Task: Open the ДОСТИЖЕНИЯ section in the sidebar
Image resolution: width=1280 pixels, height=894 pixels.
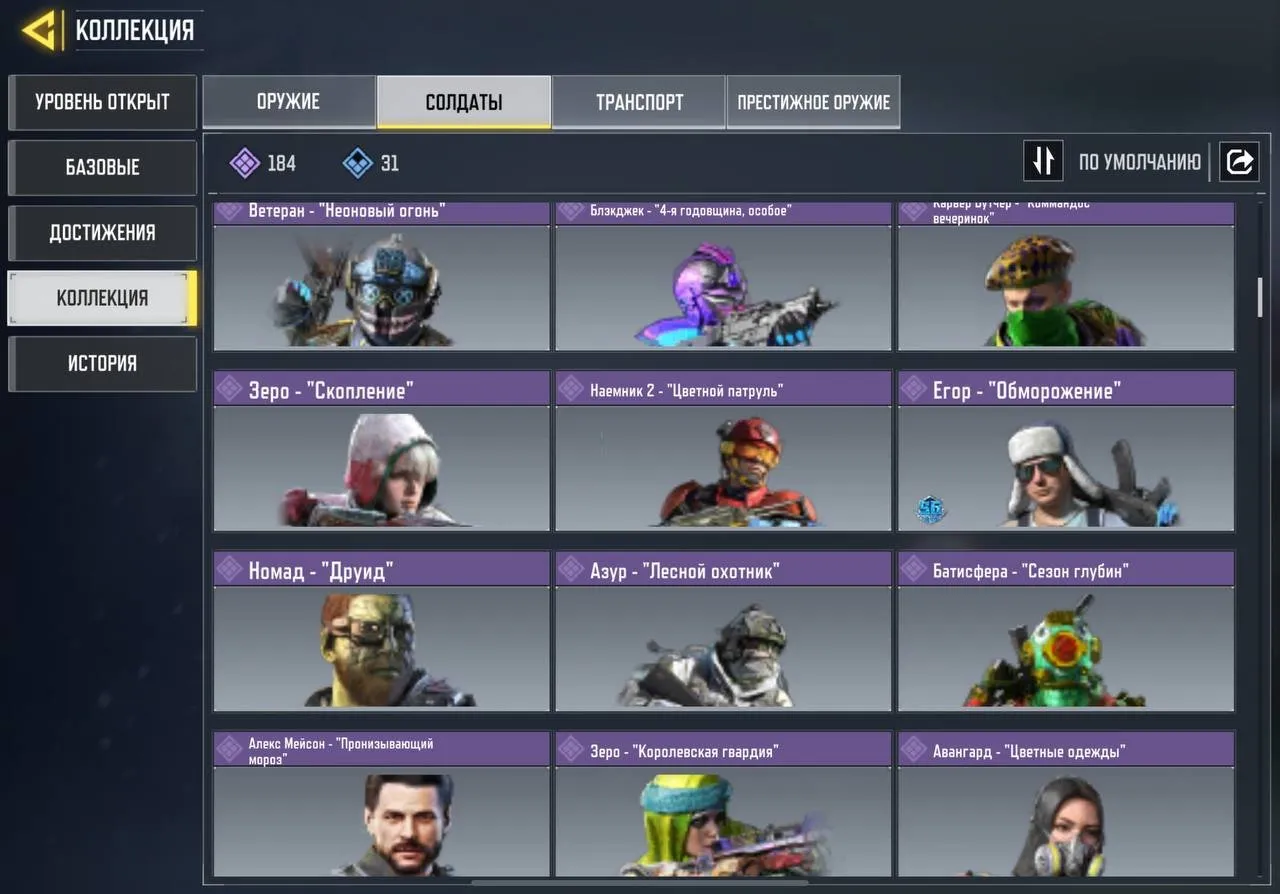Action: point(102,232)
